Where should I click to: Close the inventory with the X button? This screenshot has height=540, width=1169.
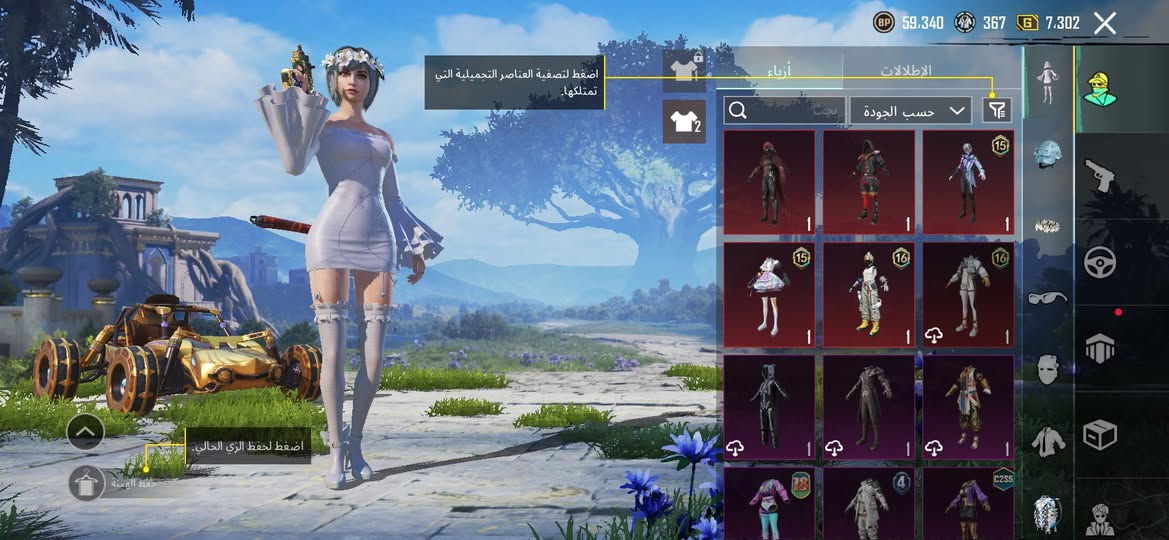pyautogui.click(x=1104, y=24)
